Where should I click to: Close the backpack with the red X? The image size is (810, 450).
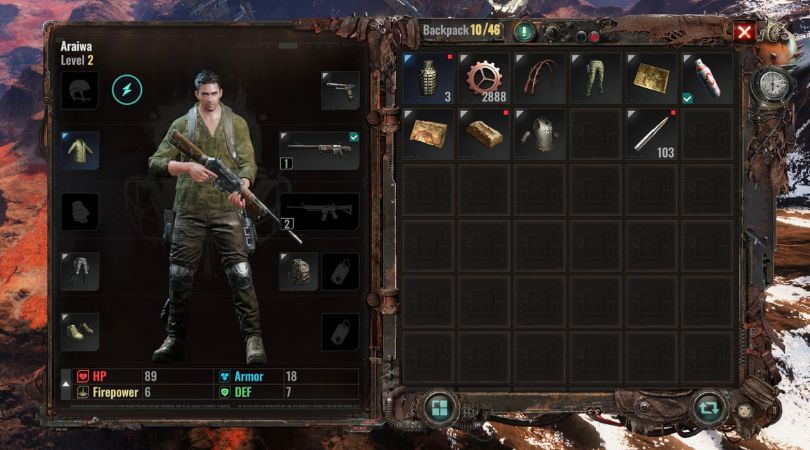coord(744,31)
